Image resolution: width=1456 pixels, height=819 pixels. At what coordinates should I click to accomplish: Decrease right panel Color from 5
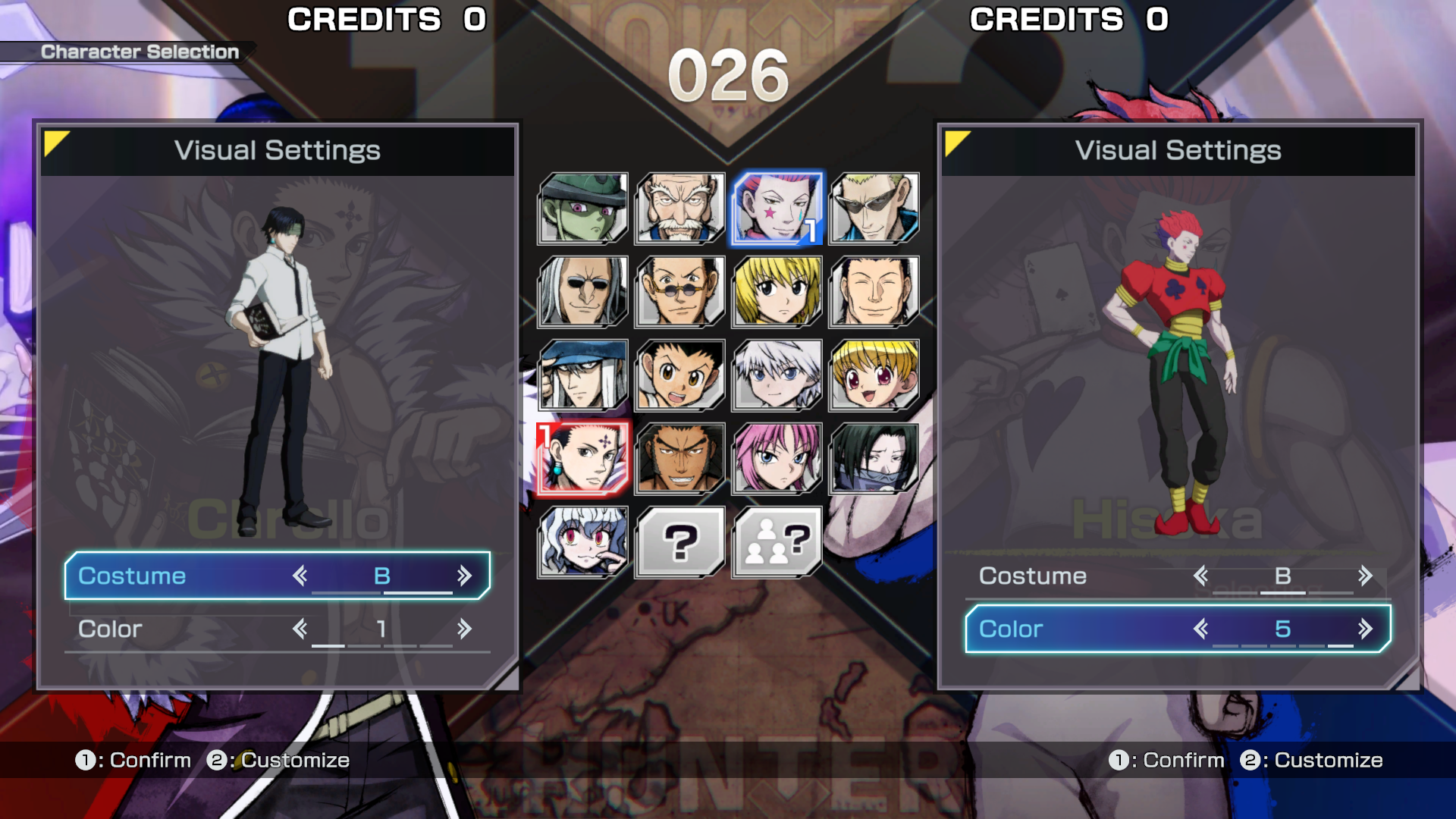click(1200, 629)
